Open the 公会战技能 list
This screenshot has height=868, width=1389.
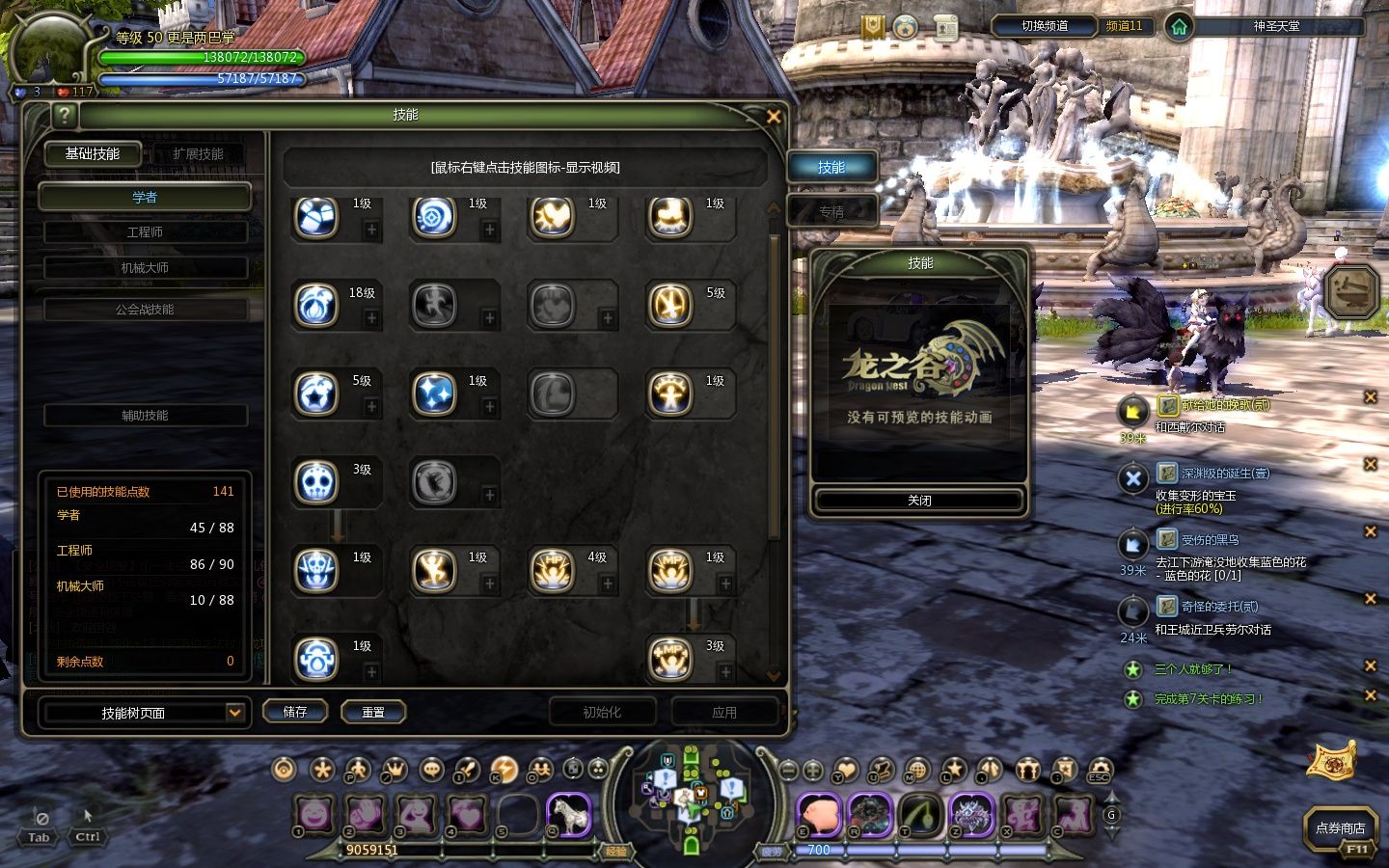[145, 310]
